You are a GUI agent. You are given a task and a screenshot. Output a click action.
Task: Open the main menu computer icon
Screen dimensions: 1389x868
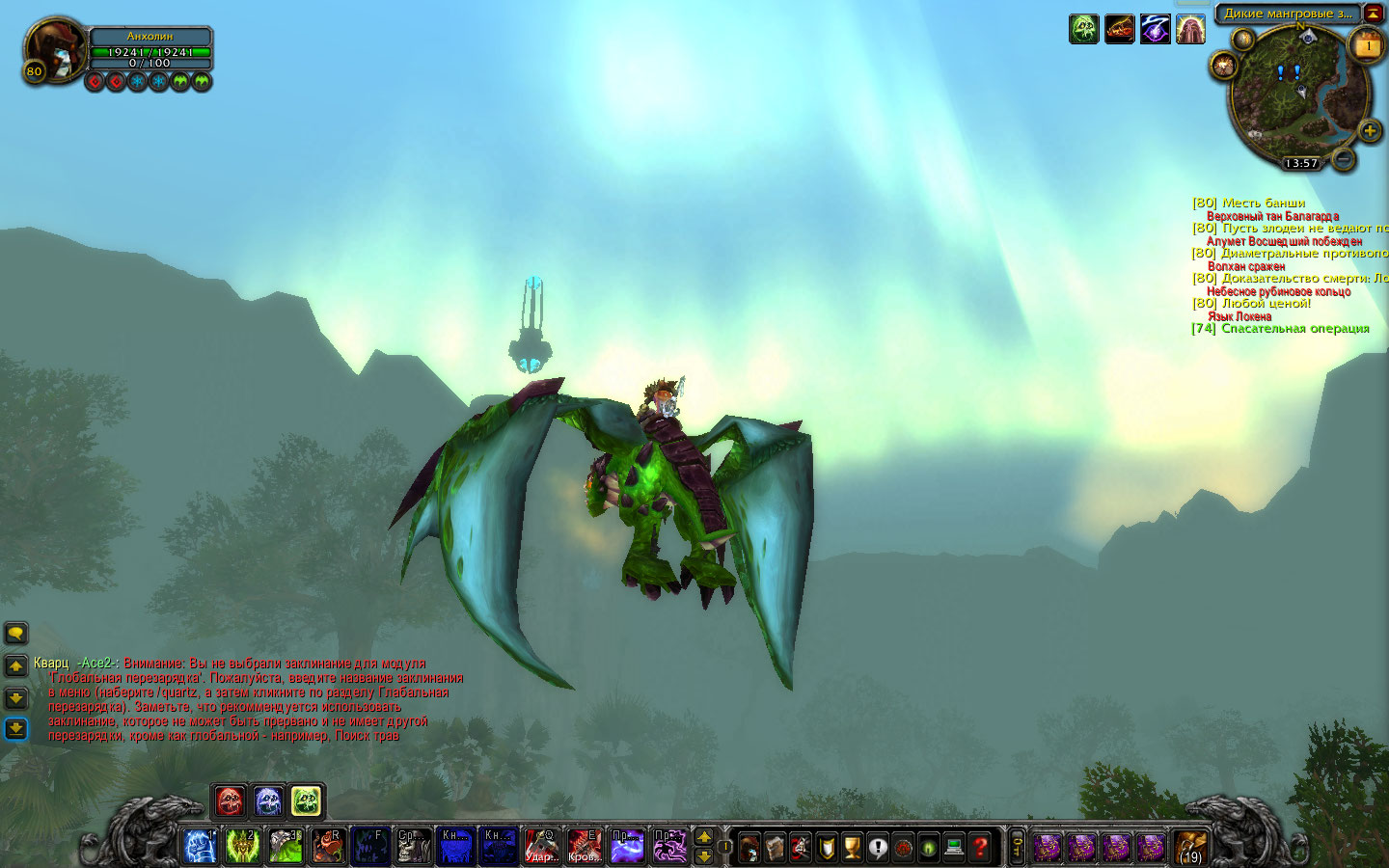click(954, 848)
